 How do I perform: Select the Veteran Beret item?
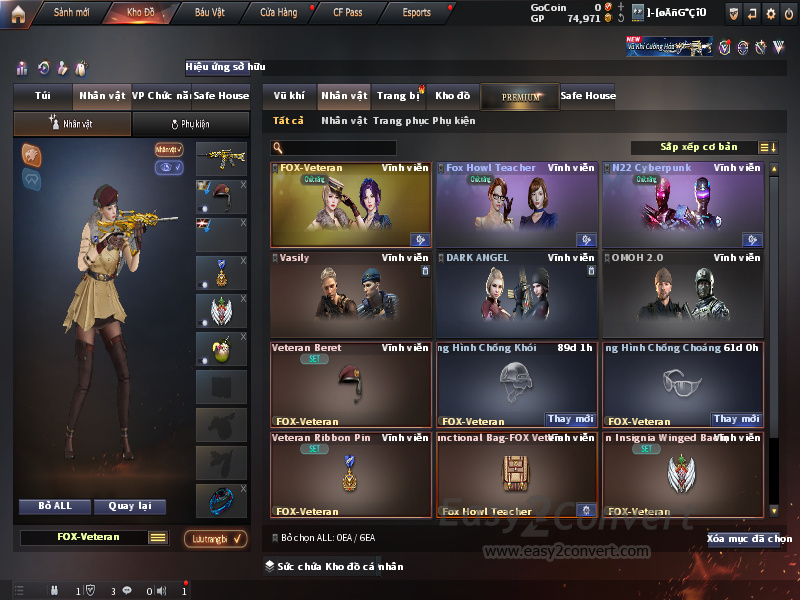[x=350, y=384]
